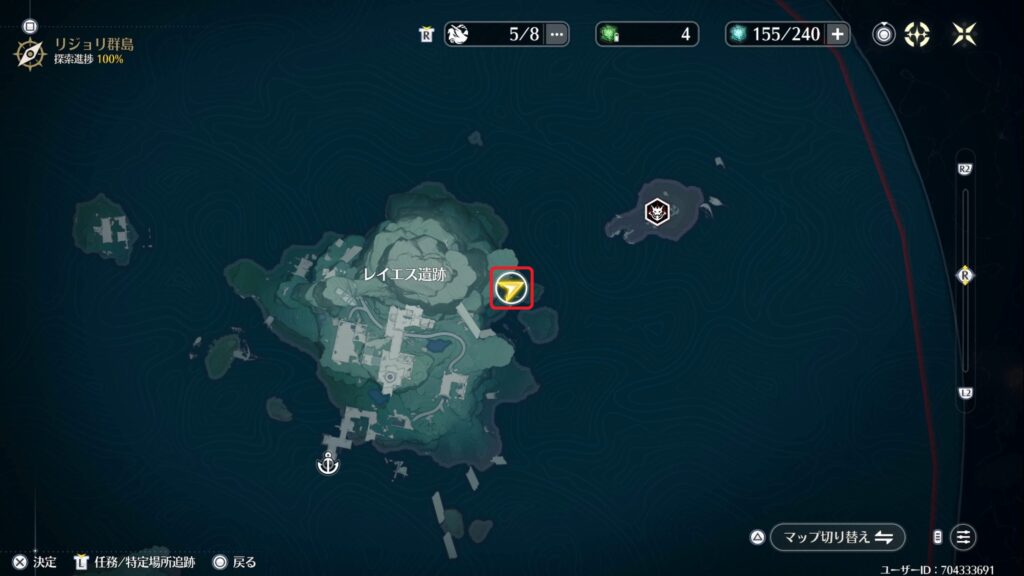The width and height of the screenshot is (1024, 576).
Task: Select the yellow arrow player marker
Action: (x=512, y=289)
